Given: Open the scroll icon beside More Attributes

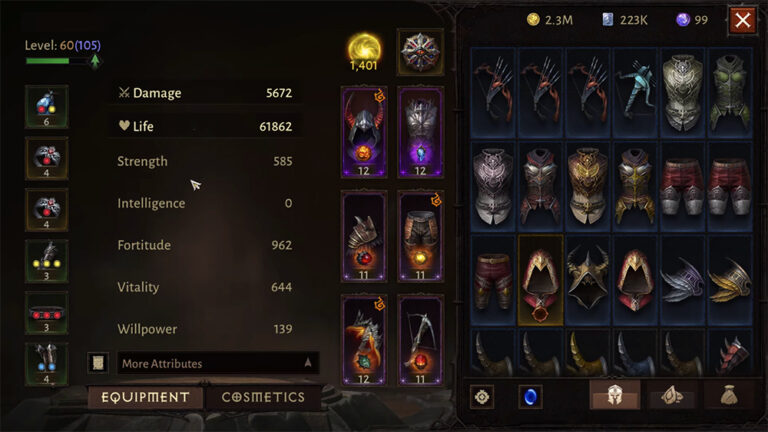Looking at the screenshot, I should click(x=98, y=363).
